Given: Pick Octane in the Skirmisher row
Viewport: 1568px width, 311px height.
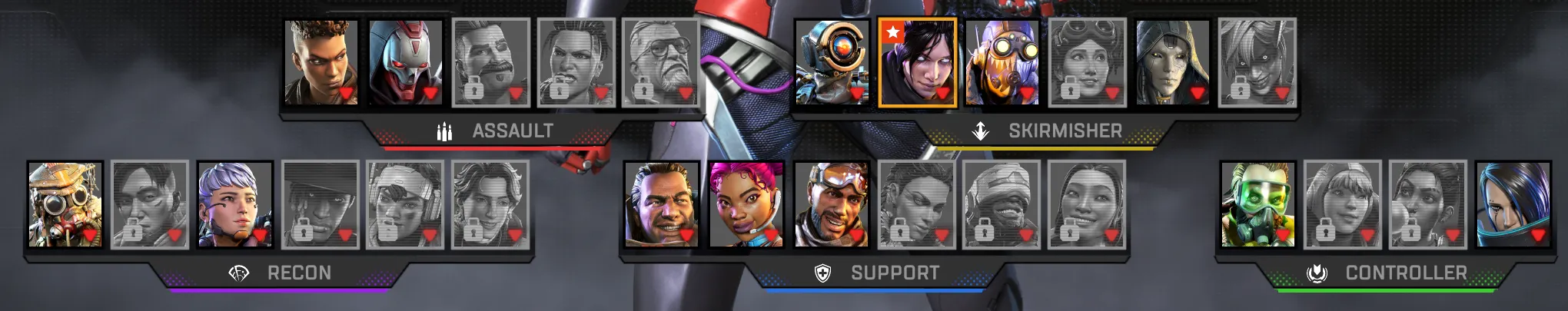Looking at the screenshot, I should [1002, 63].
